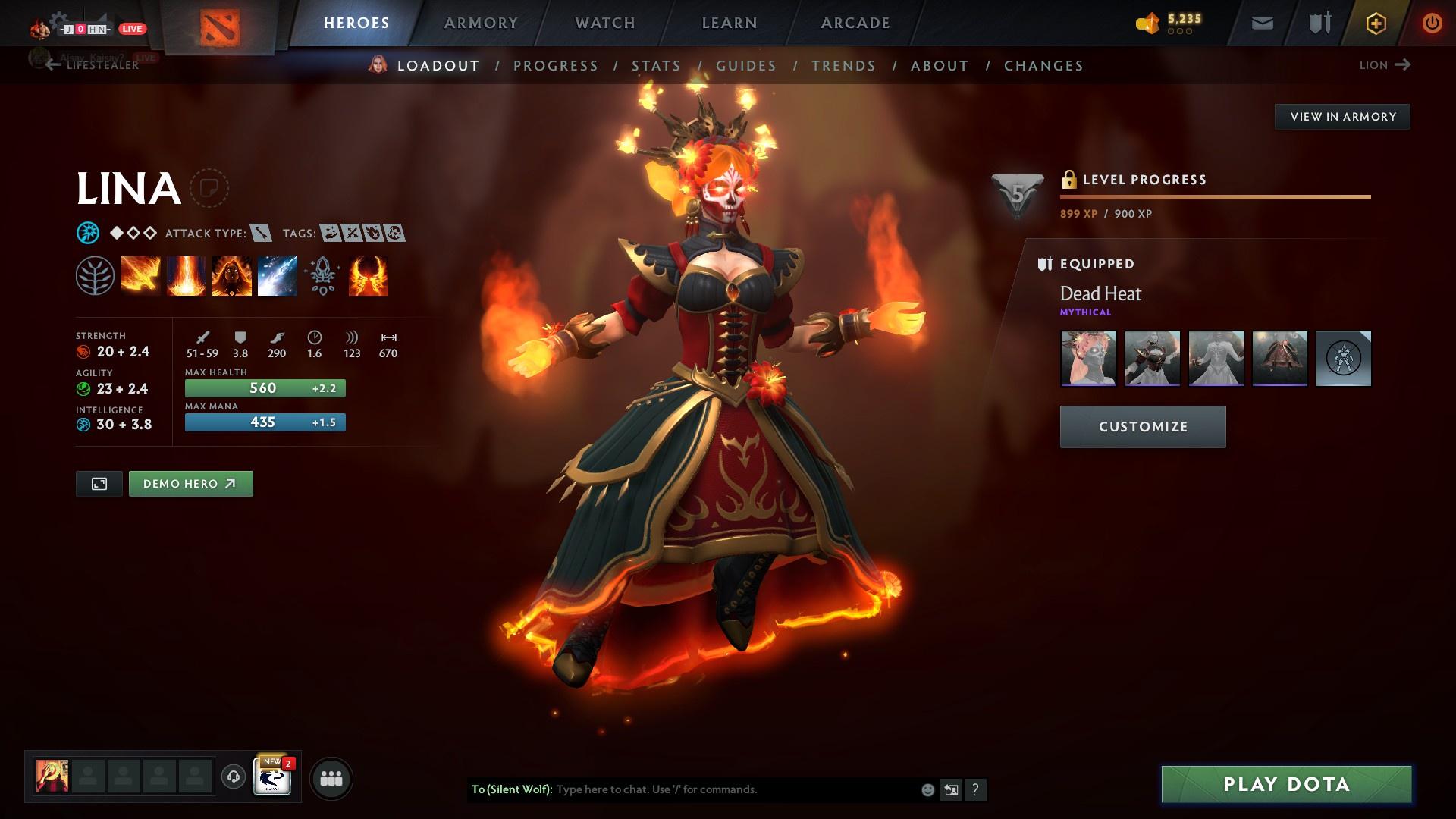Select the Dragon Slave ability icon
The width and height of the screenshot is (1456, 819).
pos(140,275)
